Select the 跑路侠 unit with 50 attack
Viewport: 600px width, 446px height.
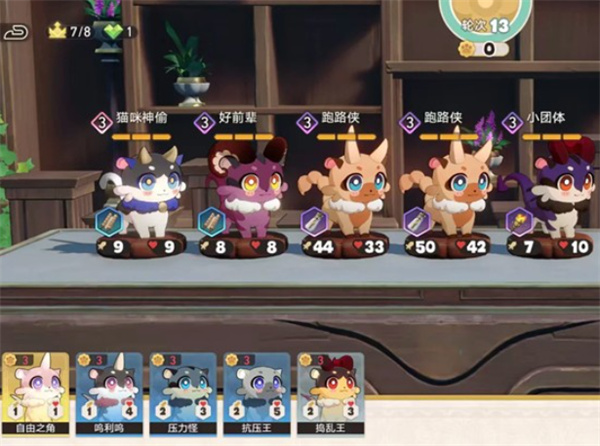(448, 192)
